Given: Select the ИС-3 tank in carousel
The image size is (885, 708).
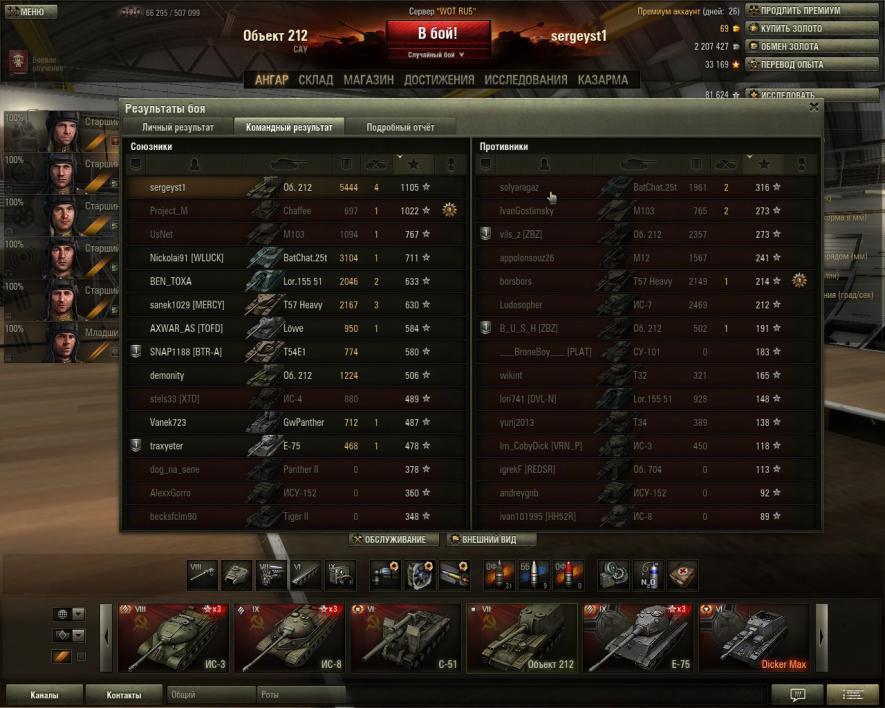Looking at the screenshot, I should (x=174, y=638).
